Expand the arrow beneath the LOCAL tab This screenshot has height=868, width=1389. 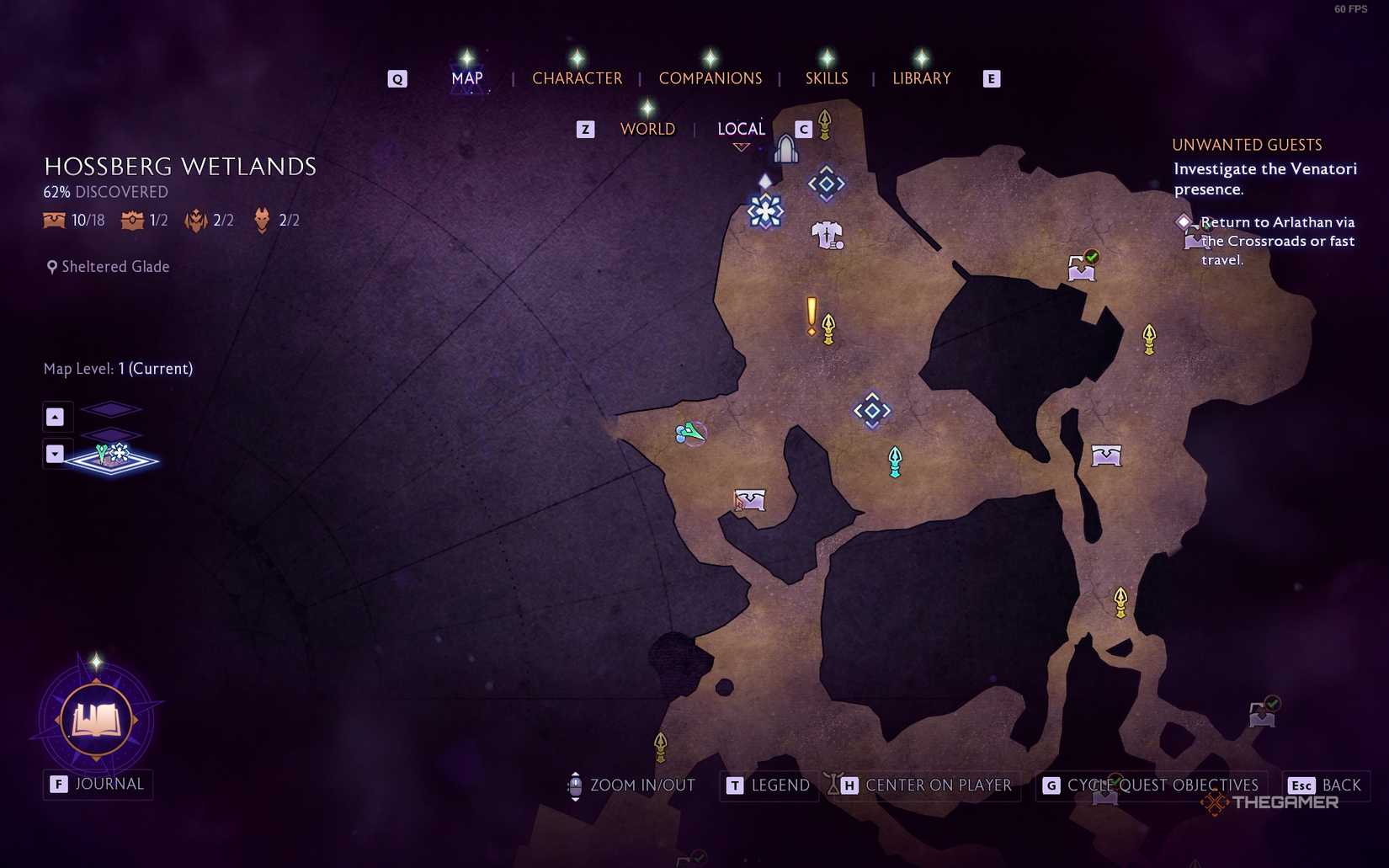(x=740, y=146)
